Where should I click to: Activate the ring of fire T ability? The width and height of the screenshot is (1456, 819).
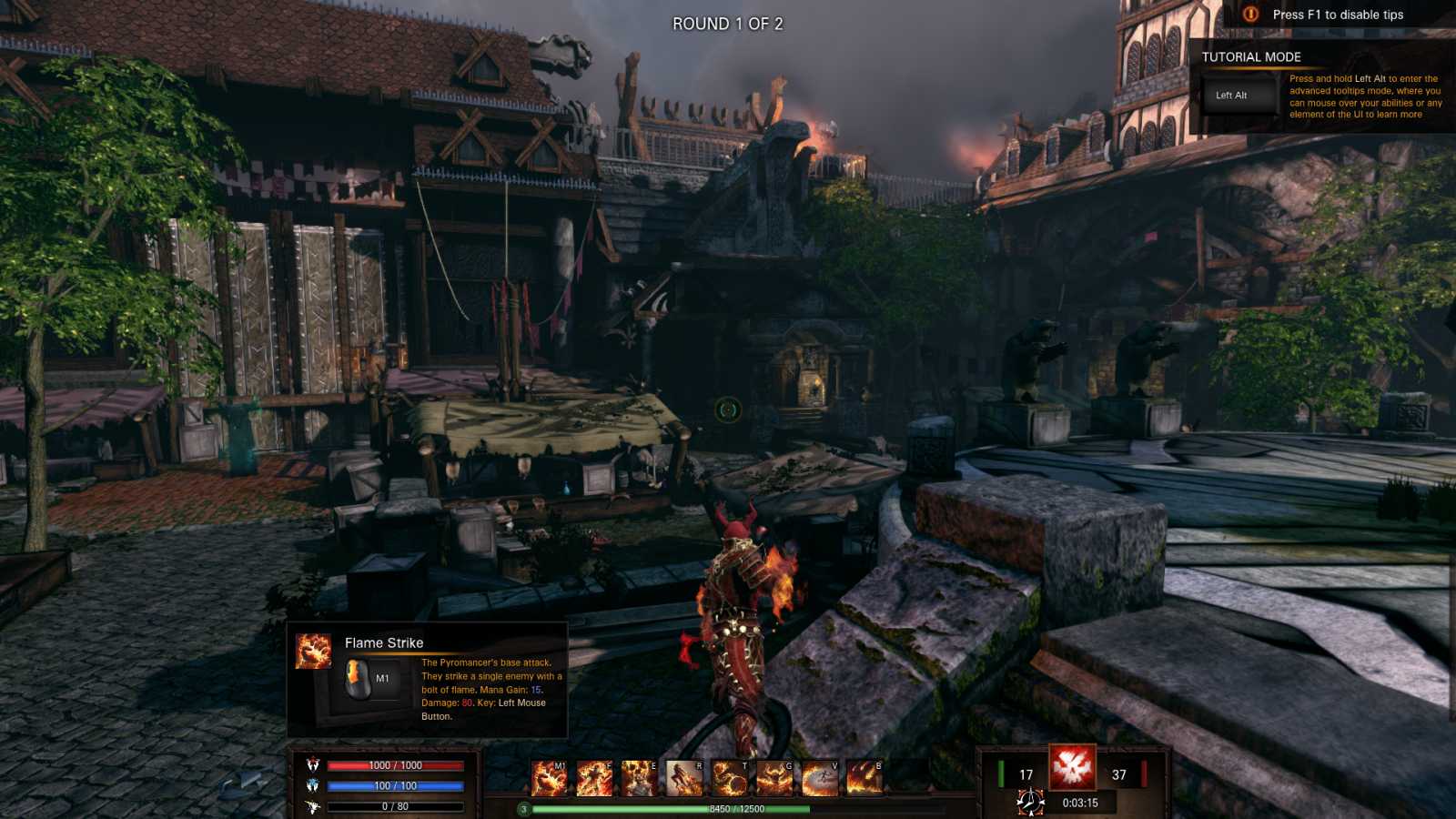(x=729, y=779)
